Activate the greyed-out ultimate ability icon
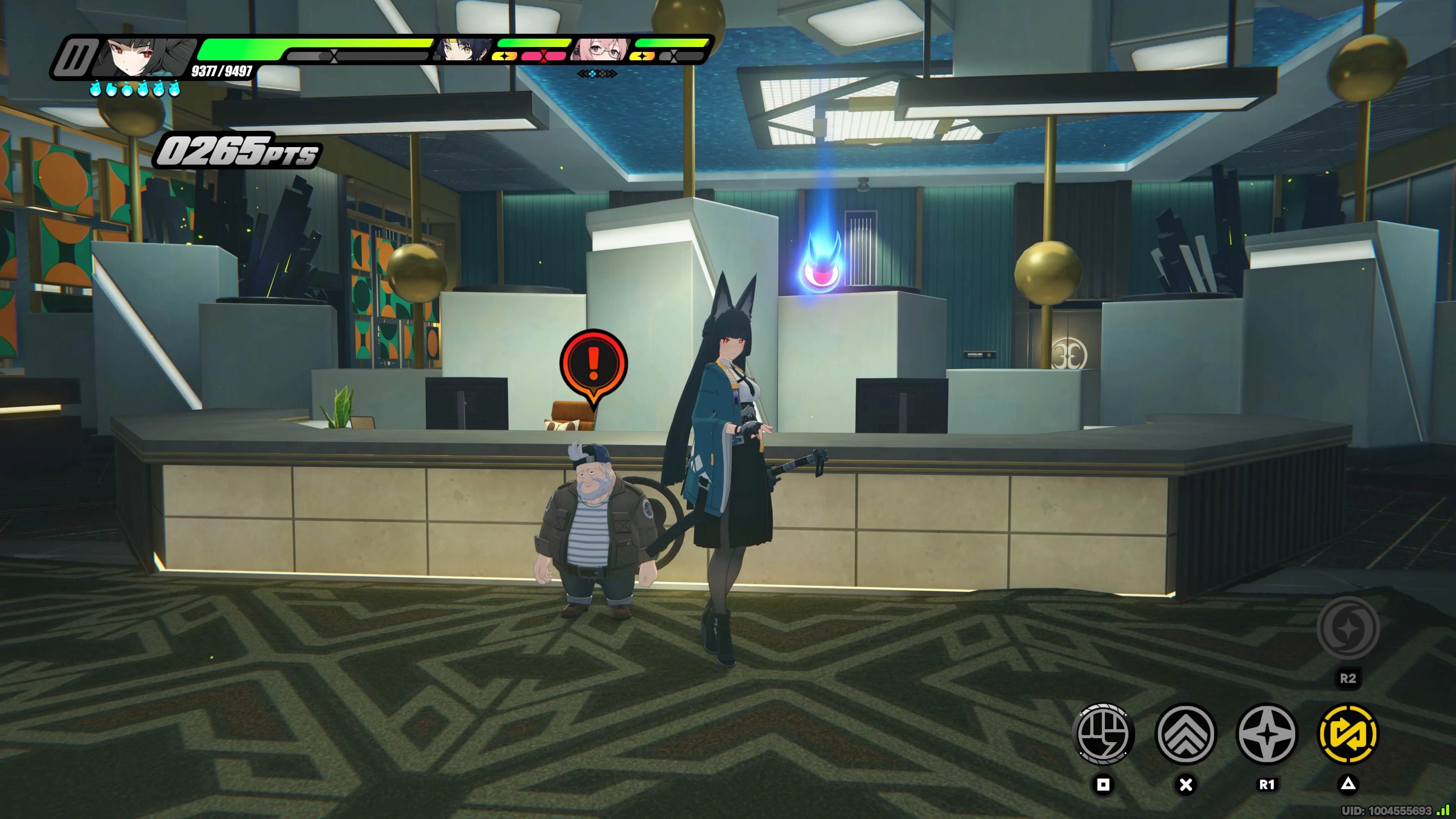Screen dimensions: 1456x819 coord(1348,628)
